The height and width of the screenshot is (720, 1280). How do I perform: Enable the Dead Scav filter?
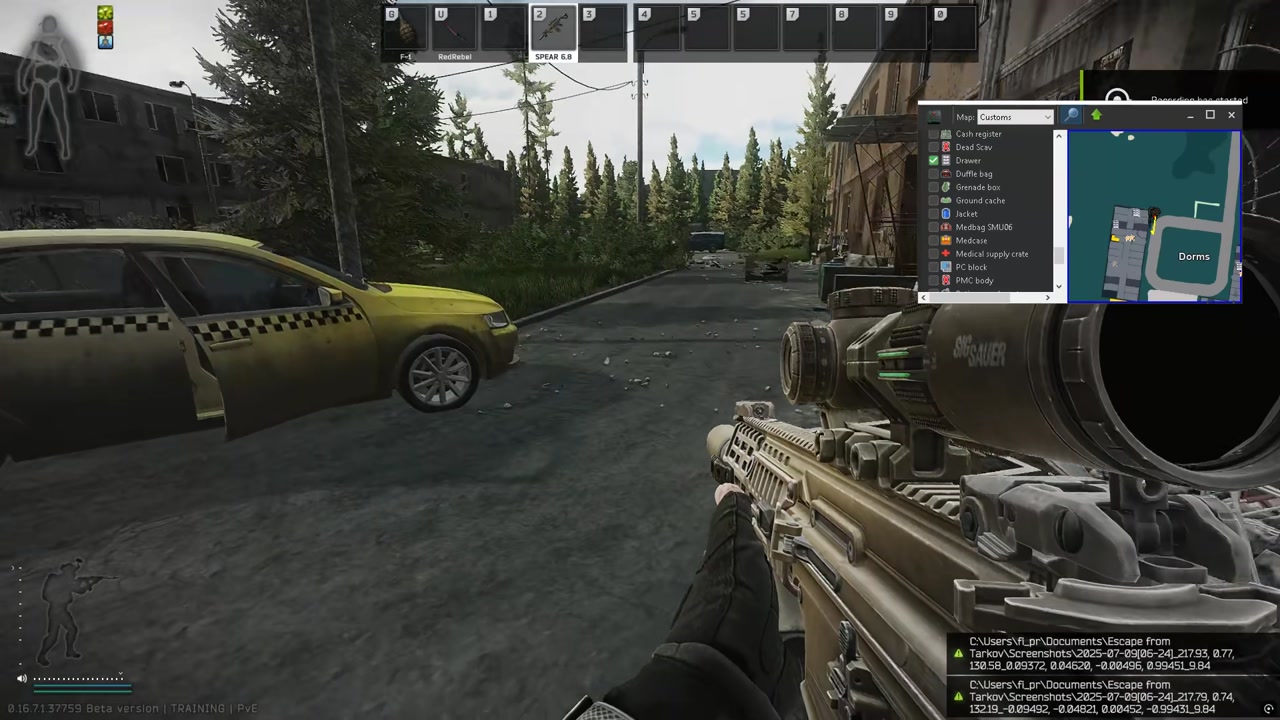pos(934,147)
